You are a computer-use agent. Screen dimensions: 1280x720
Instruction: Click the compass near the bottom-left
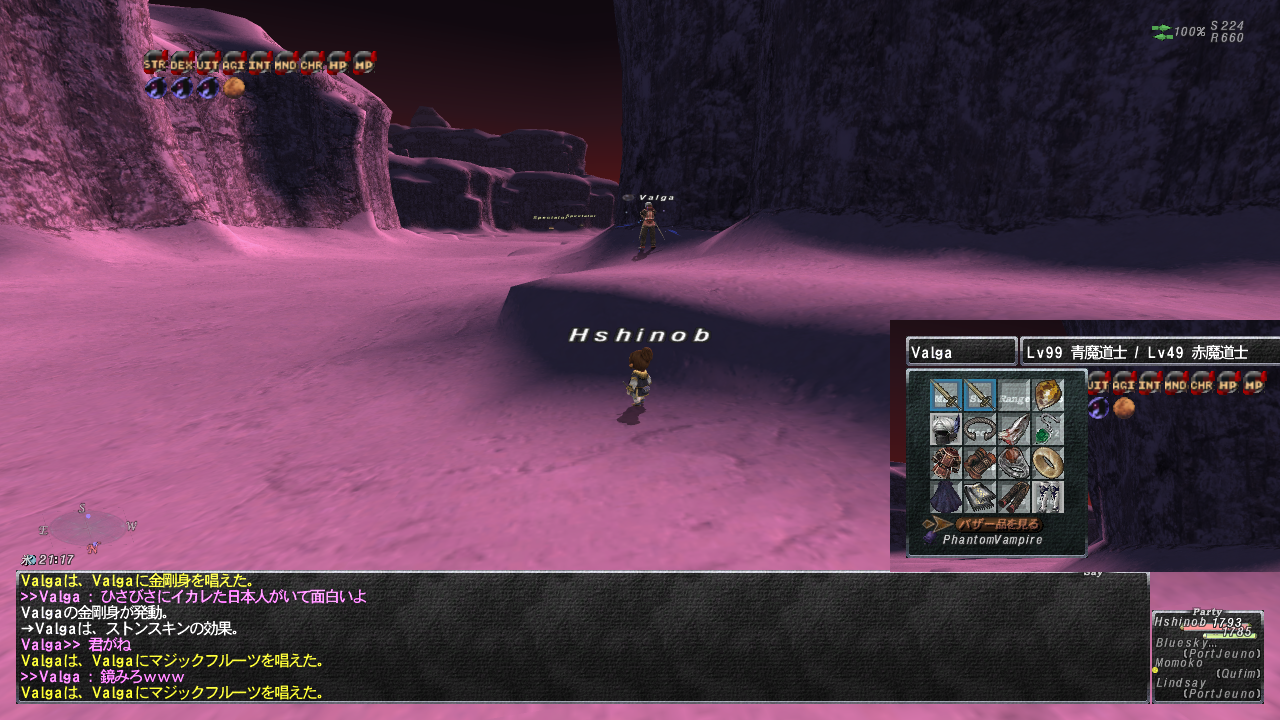[x=88, y=527]
